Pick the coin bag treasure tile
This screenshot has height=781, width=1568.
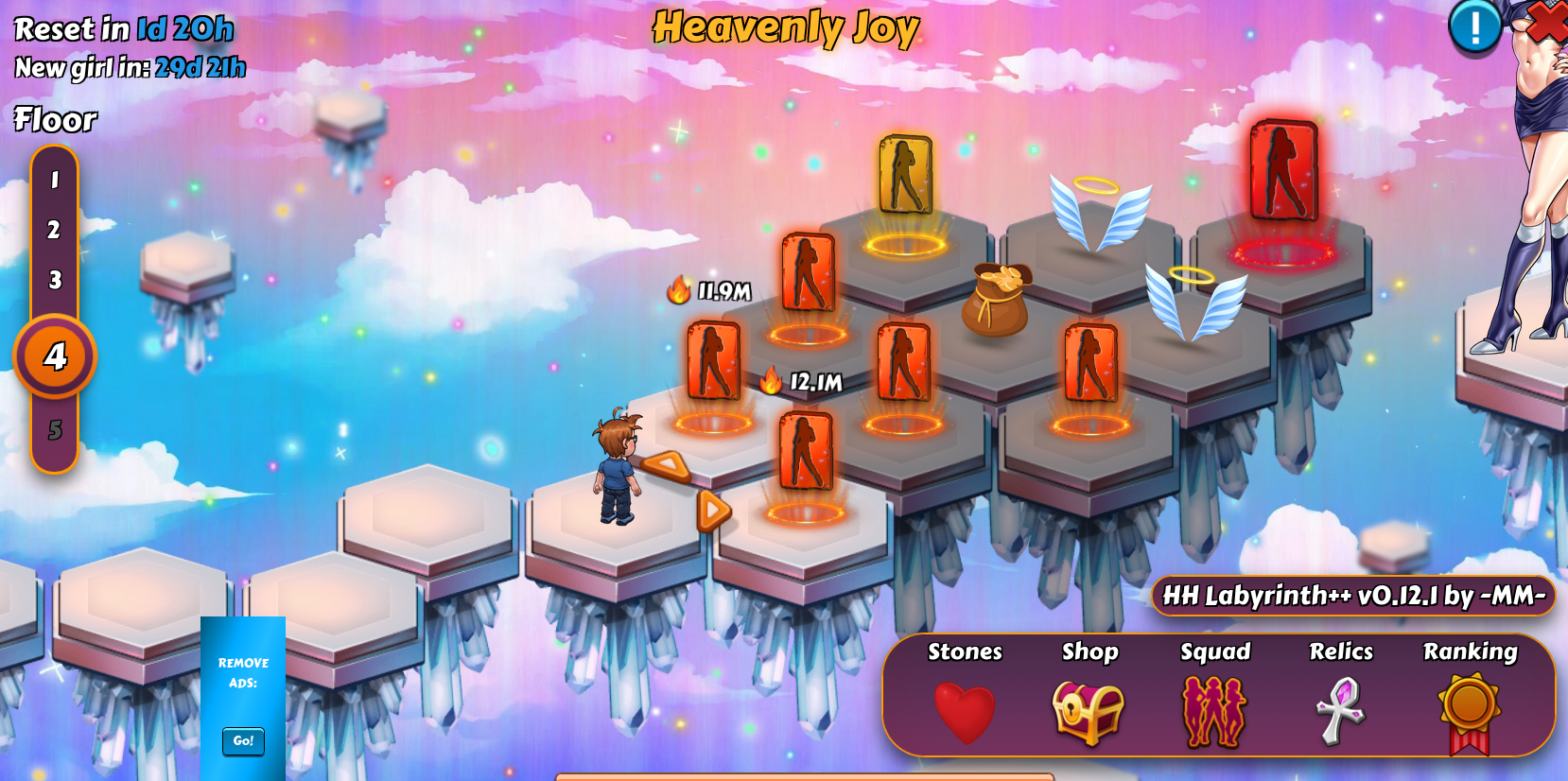[x=996, y=300]
